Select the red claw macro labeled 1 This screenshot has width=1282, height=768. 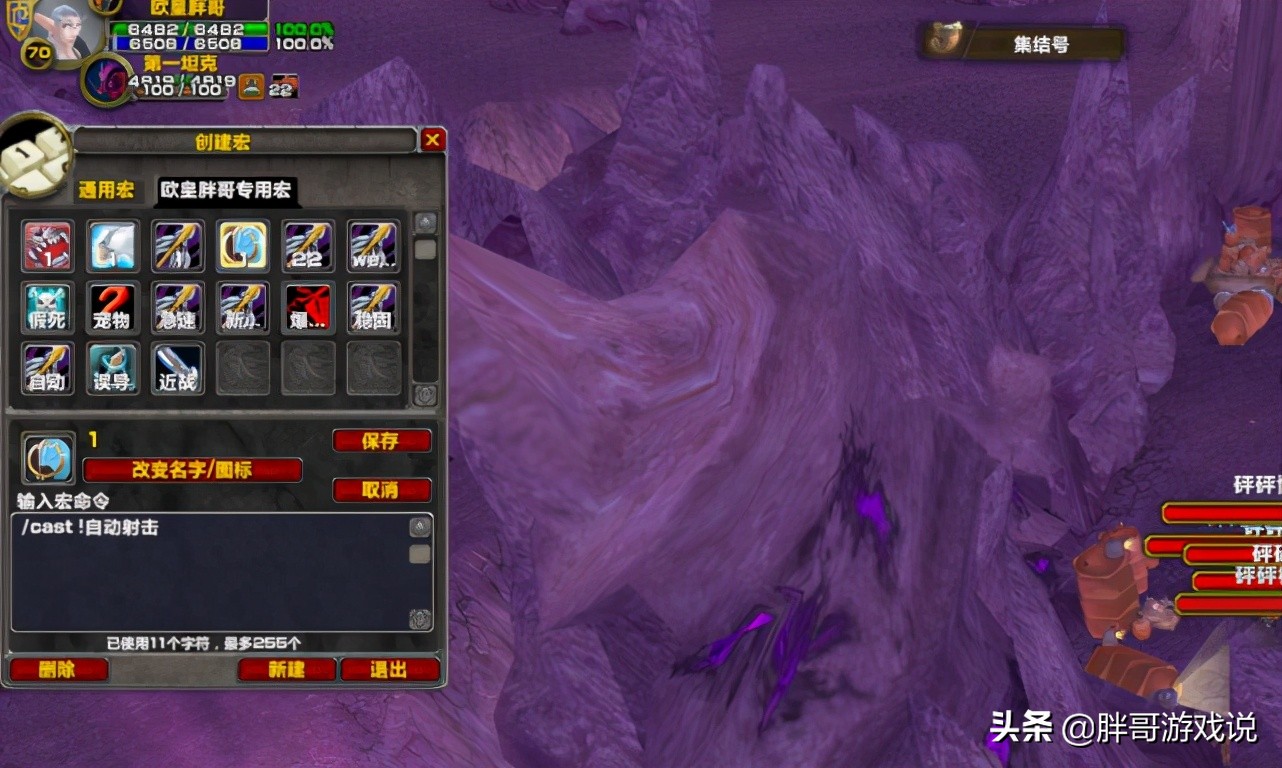click(48, 246)
